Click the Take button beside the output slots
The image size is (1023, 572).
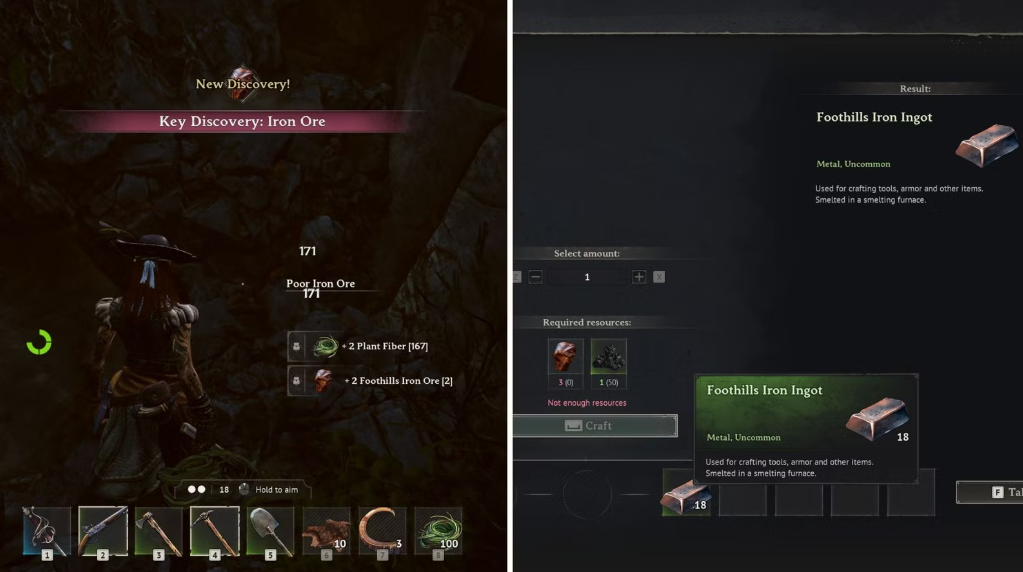pos(989,492)
